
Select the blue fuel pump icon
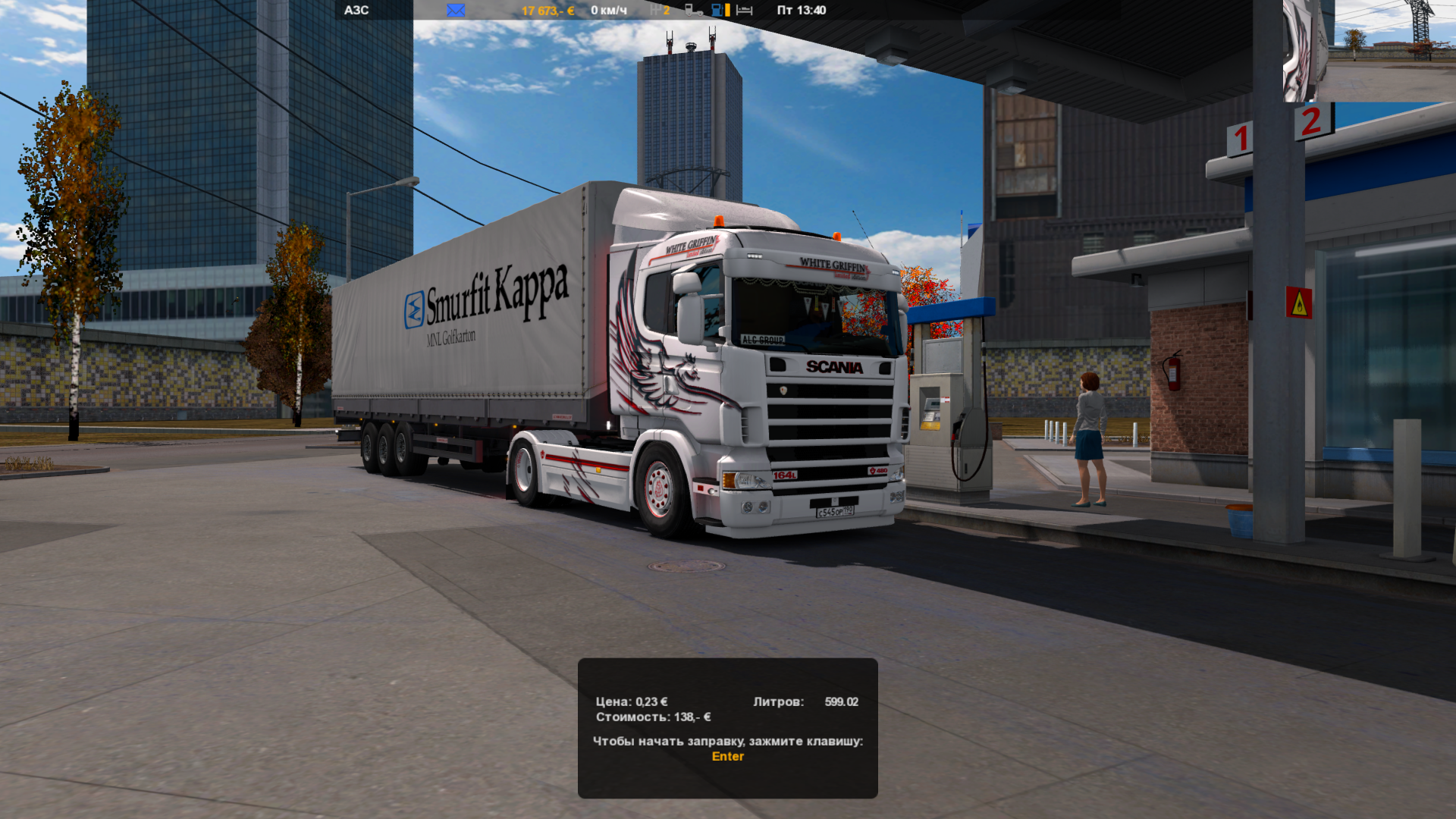point(717,11)
